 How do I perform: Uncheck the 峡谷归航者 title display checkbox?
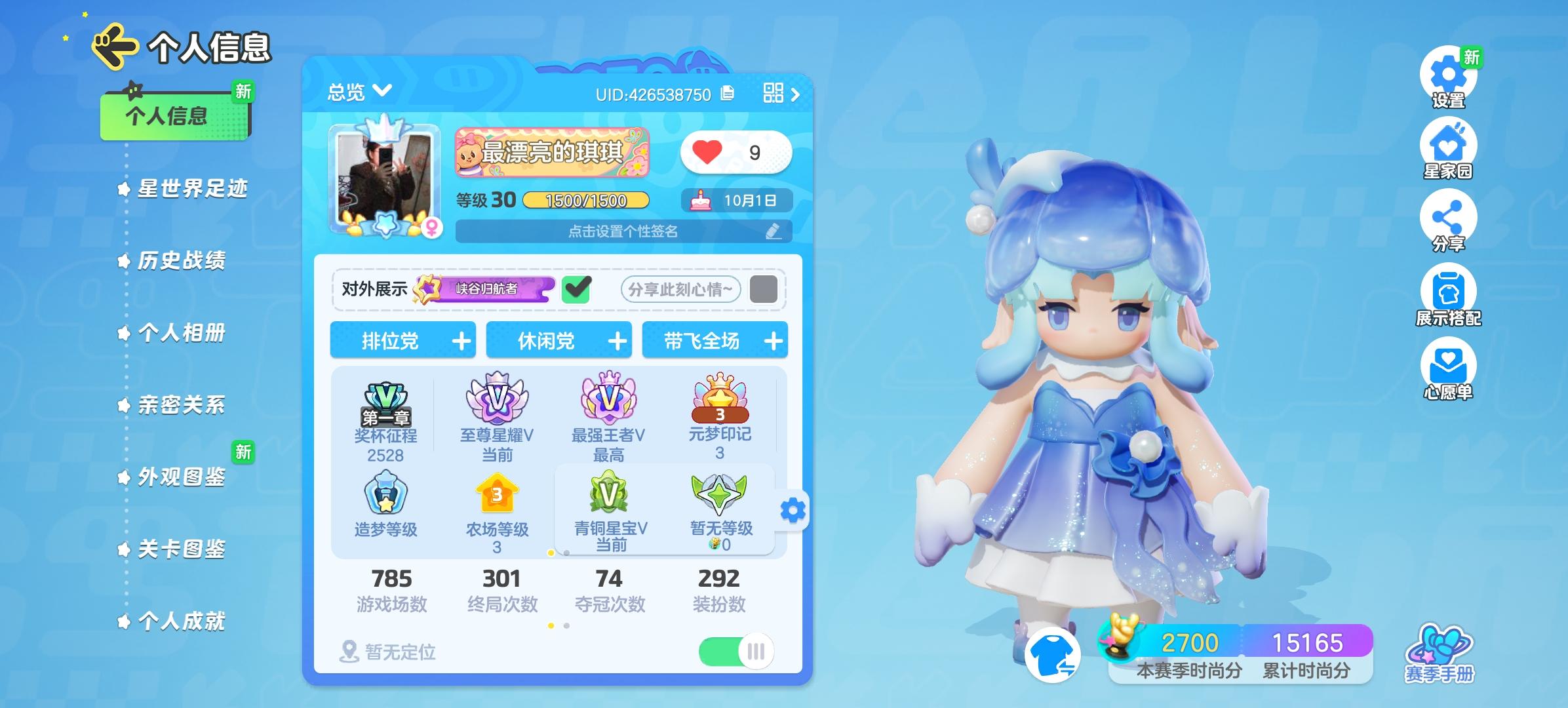coord(577,290)
